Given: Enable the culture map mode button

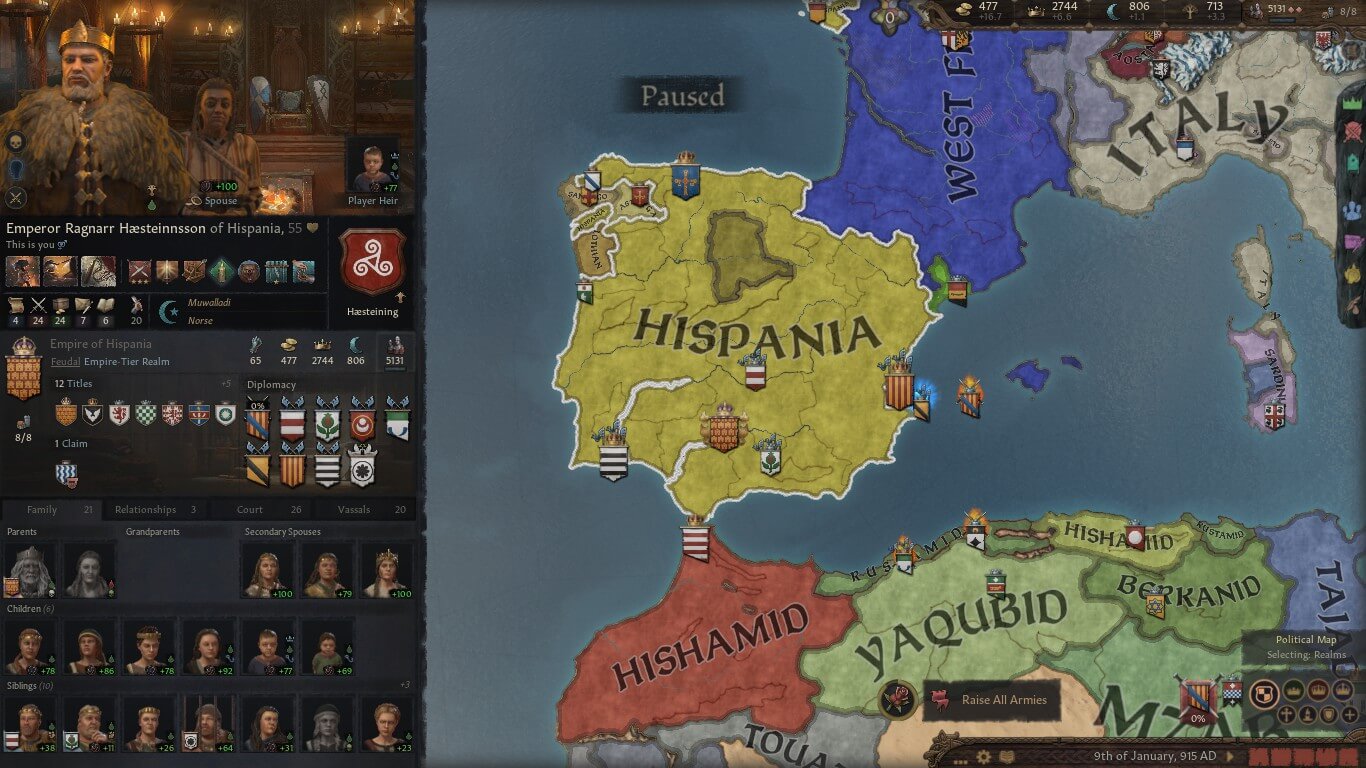Looking at the screenshot, I should 1307,716.
